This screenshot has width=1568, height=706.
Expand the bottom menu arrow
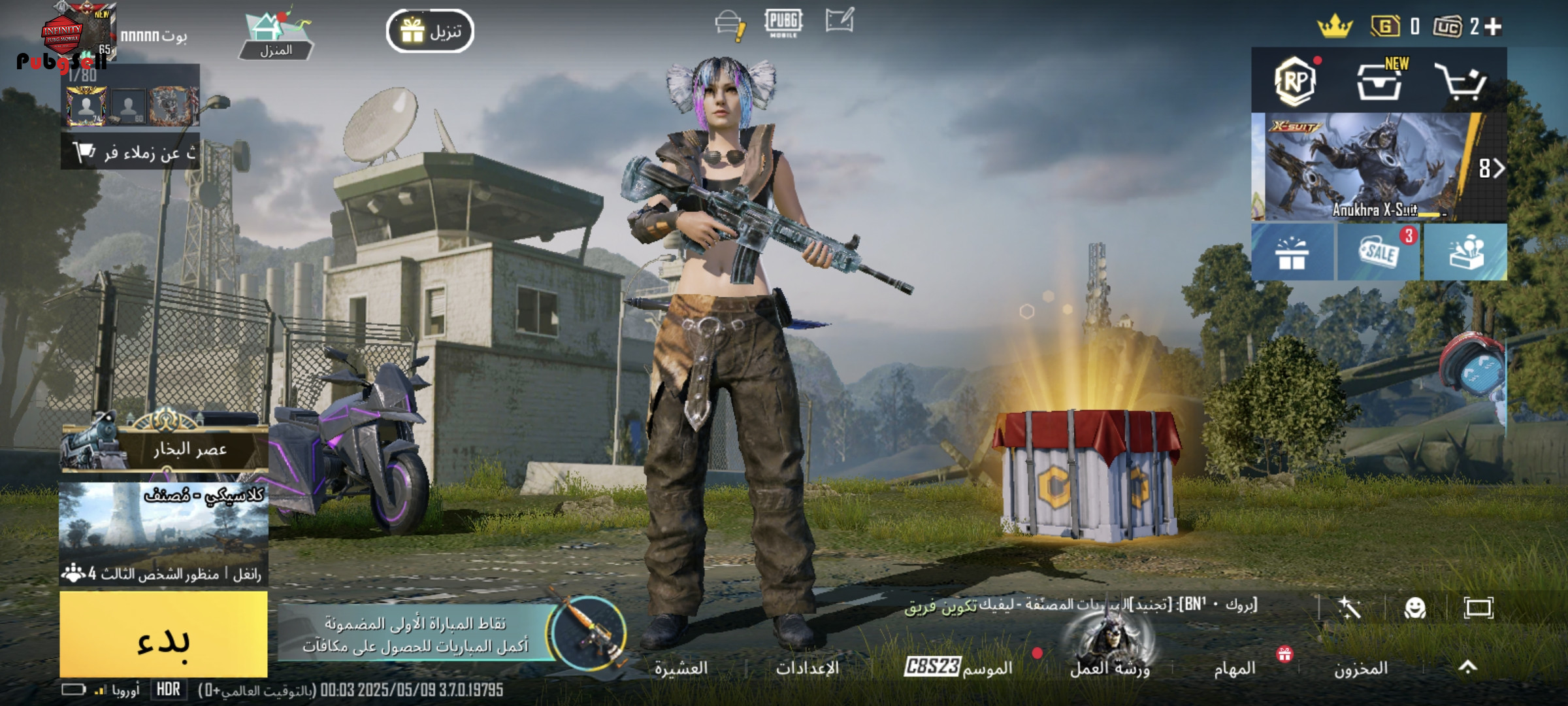1467,667
